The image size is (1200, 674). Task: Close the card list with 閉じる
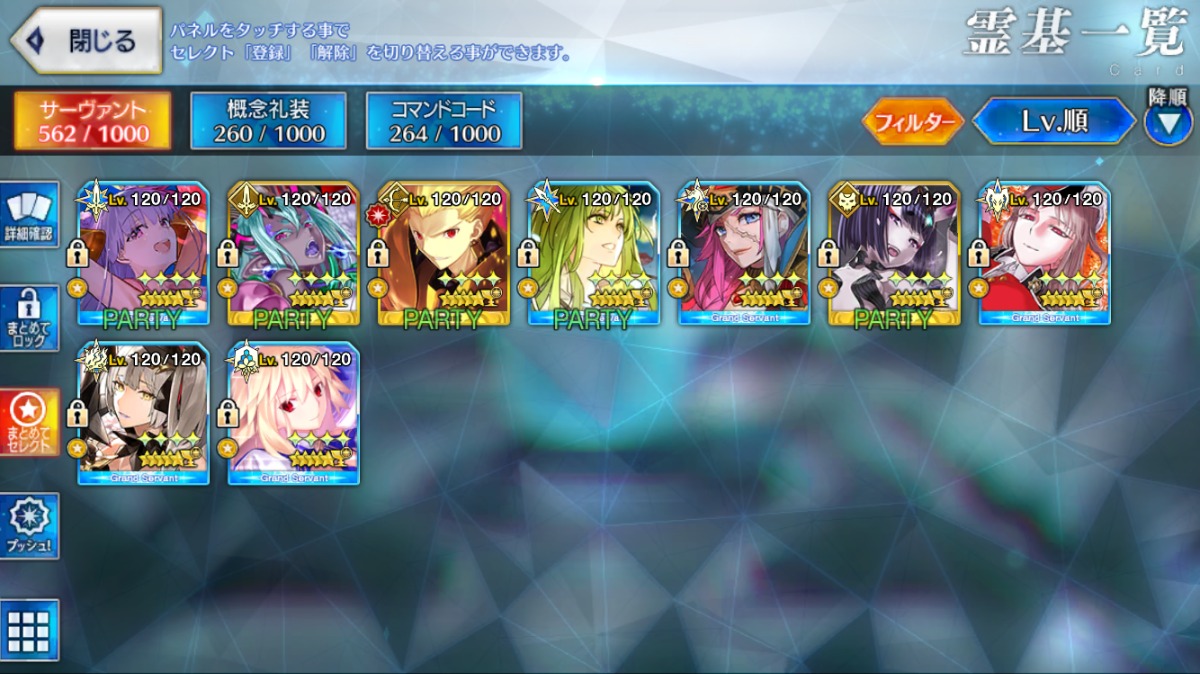coord(86,41)
